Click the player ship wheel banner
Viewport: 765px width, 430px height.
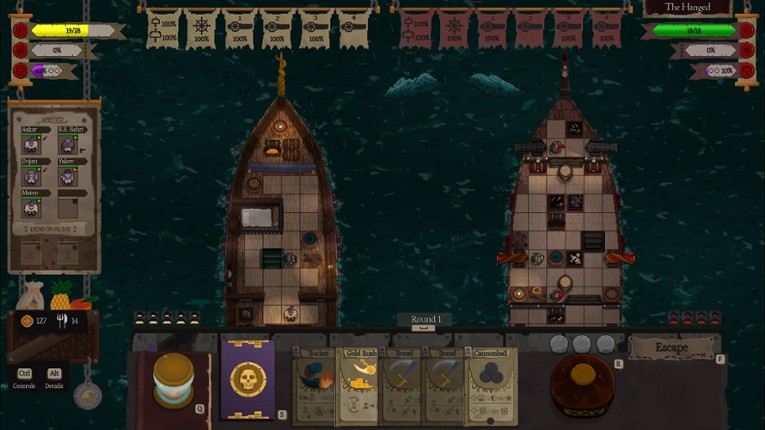click(200, 28)
